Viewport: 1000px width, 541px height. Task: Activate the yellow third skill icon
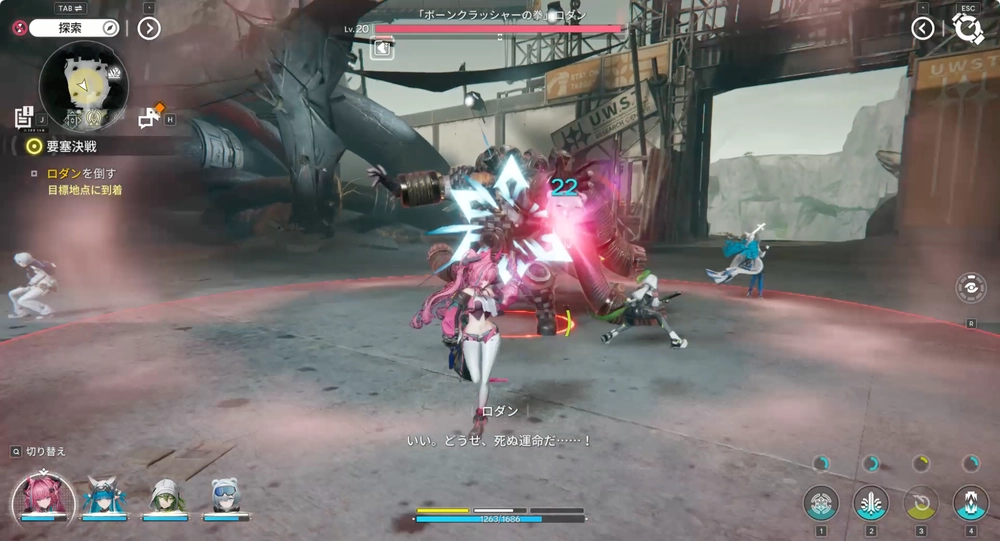(x=921, y=502)
